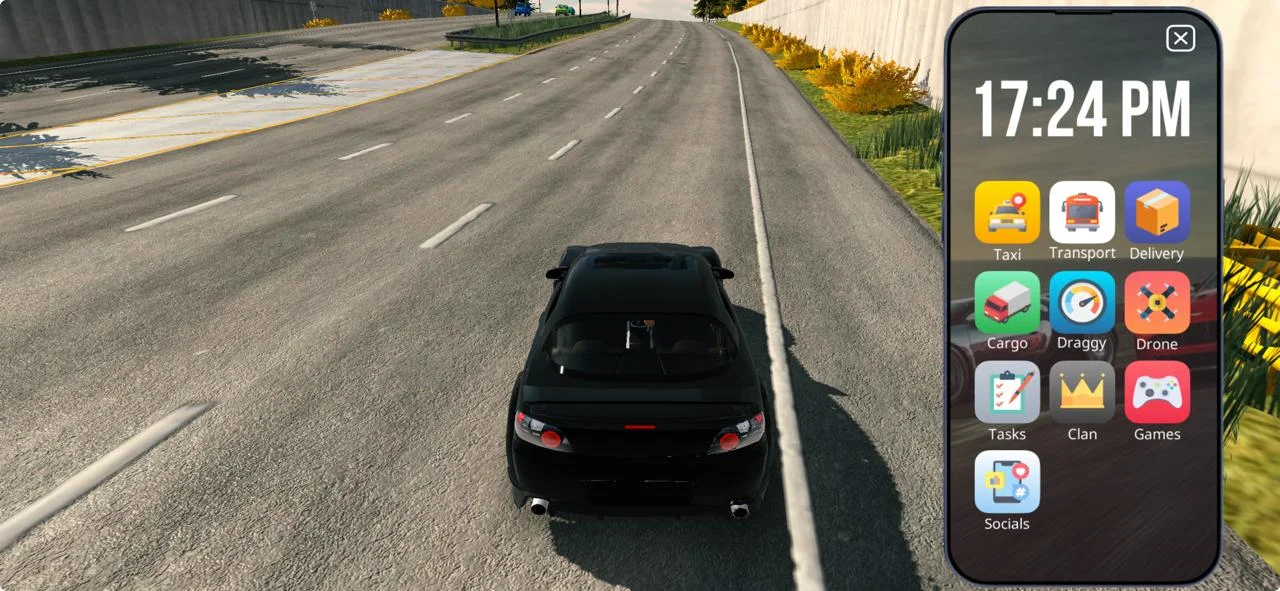1280x591 pixels.
Task: Tap the Socials app icon
Action: pos(1007,482)
